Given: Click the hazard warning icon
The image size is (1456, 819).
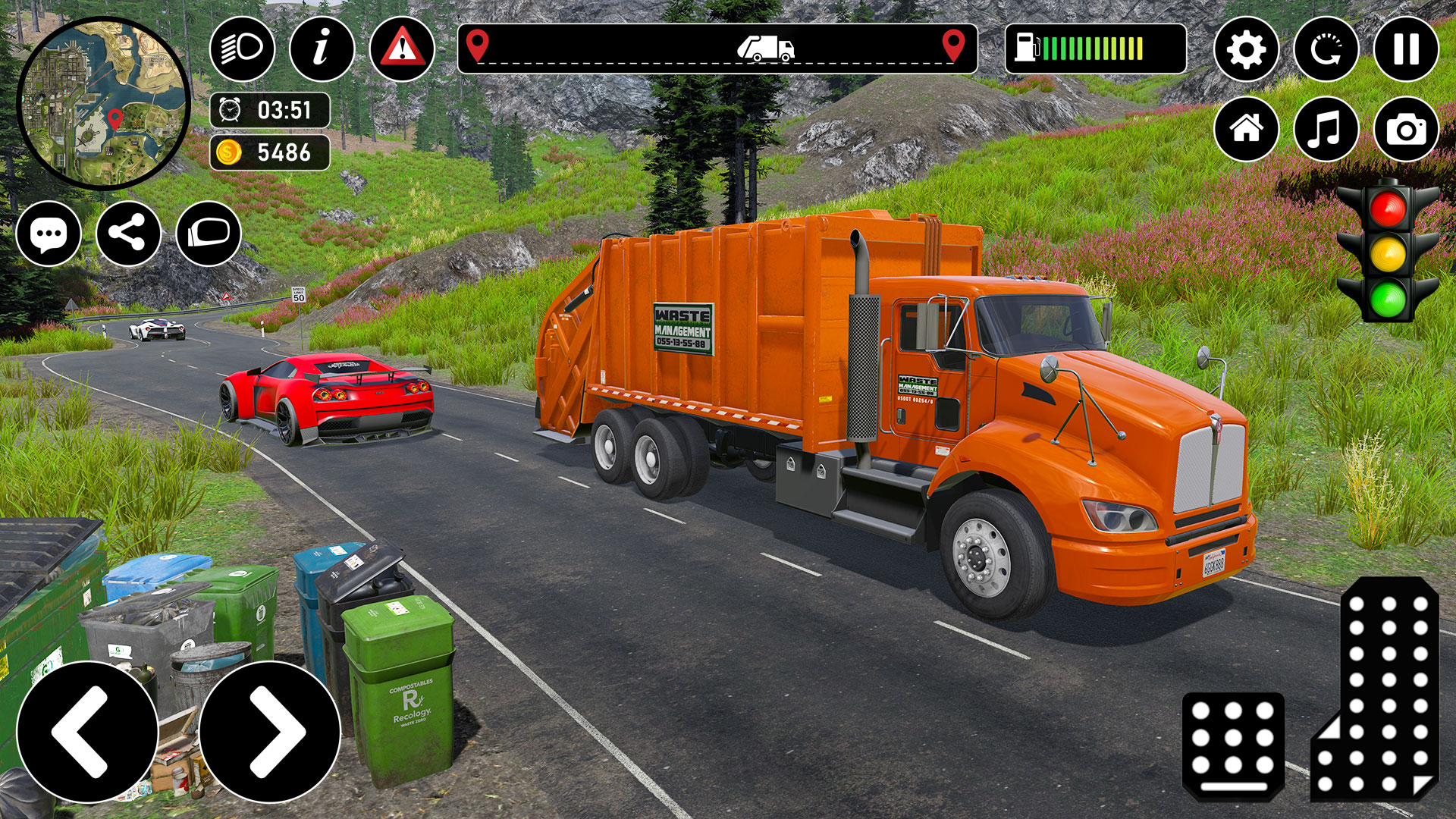Looking at the screenshot, I should click(x=403, y=49).
